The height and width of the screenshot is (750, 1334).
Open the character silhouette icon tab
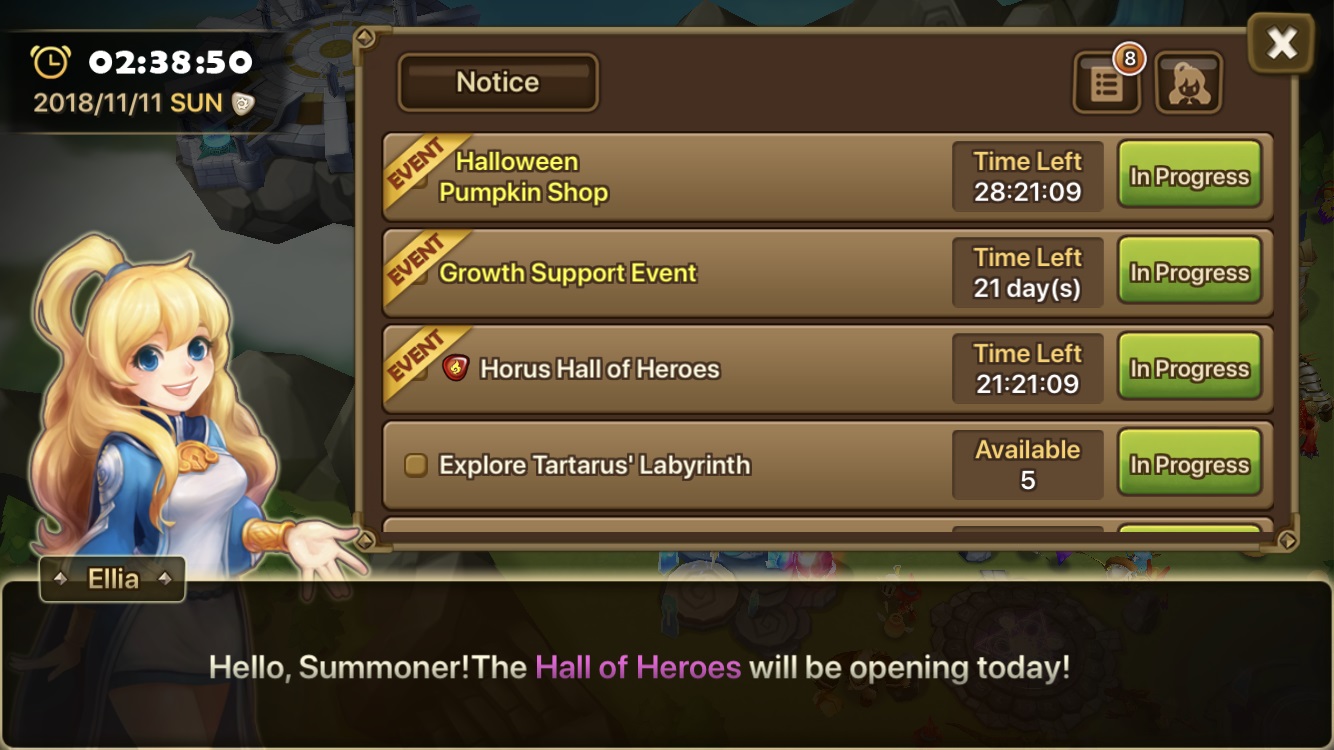1189,83
